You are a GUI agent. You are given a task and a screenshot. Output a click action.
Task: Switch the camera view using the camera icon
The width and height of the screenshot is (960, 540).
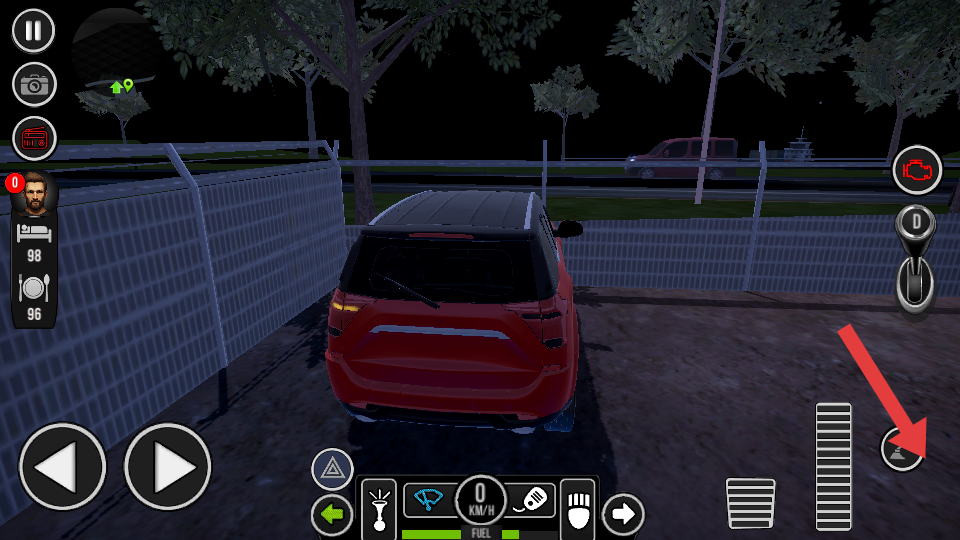click(34, 84)
